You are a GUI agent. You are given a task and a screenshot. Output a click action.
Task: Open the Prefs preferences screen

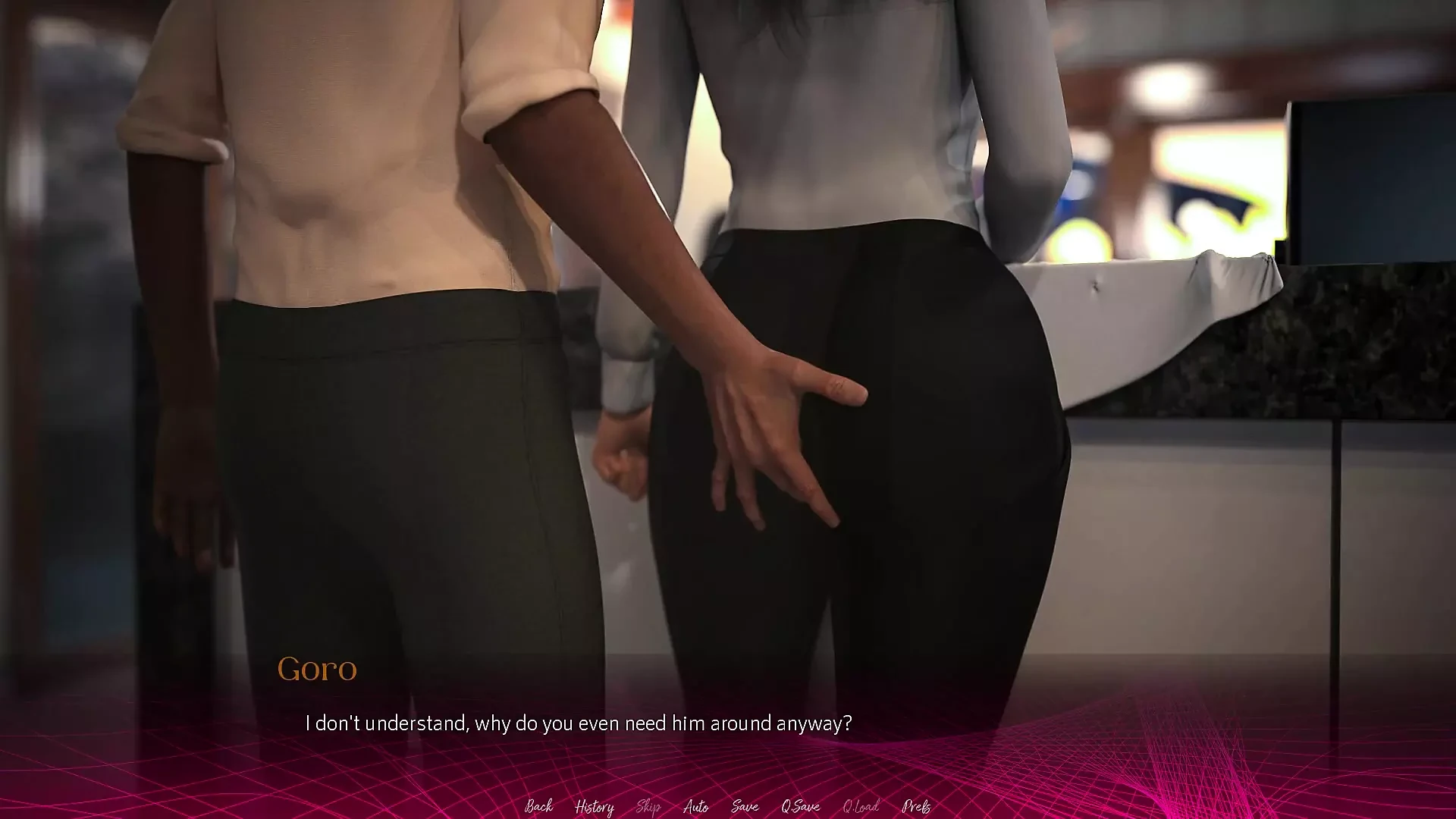(x=918, y=807)
